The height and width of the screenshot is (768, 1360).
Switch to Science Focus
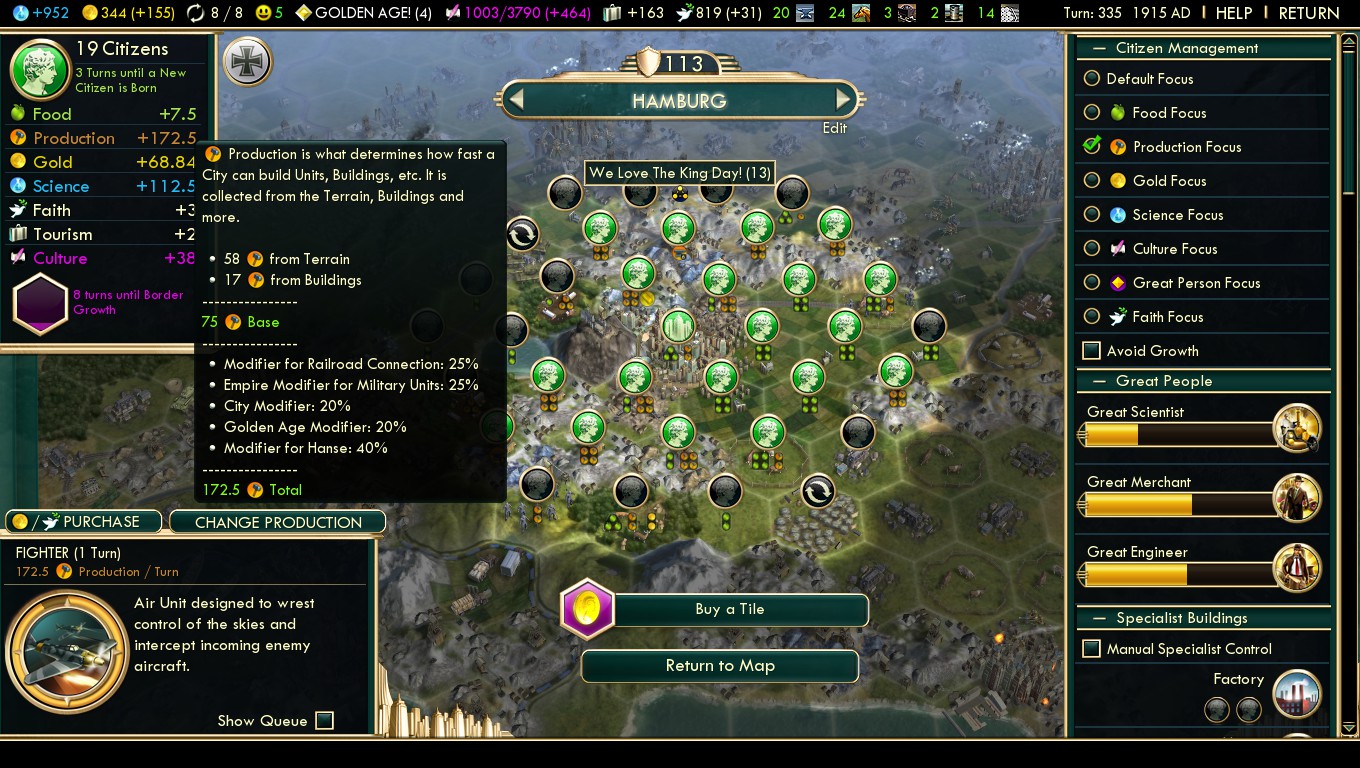(1092, 215)
